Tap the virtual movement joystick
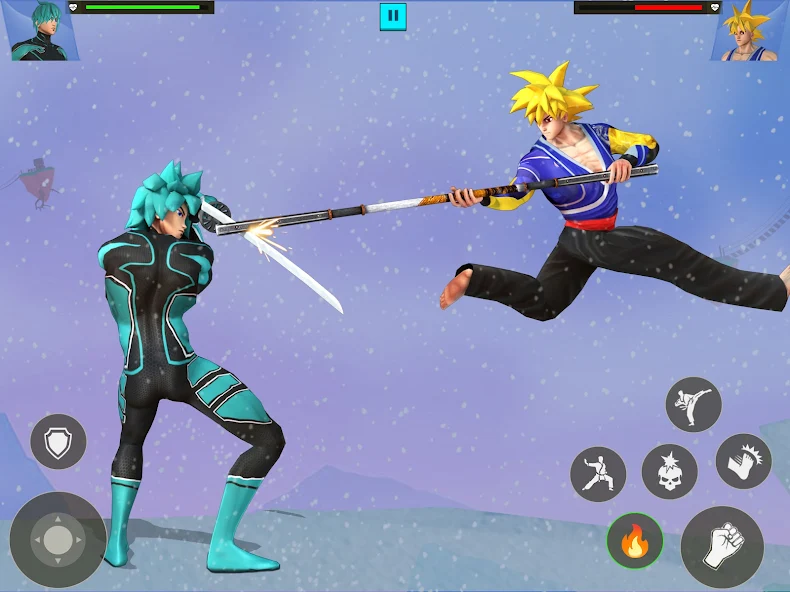 tap(58, 540)
